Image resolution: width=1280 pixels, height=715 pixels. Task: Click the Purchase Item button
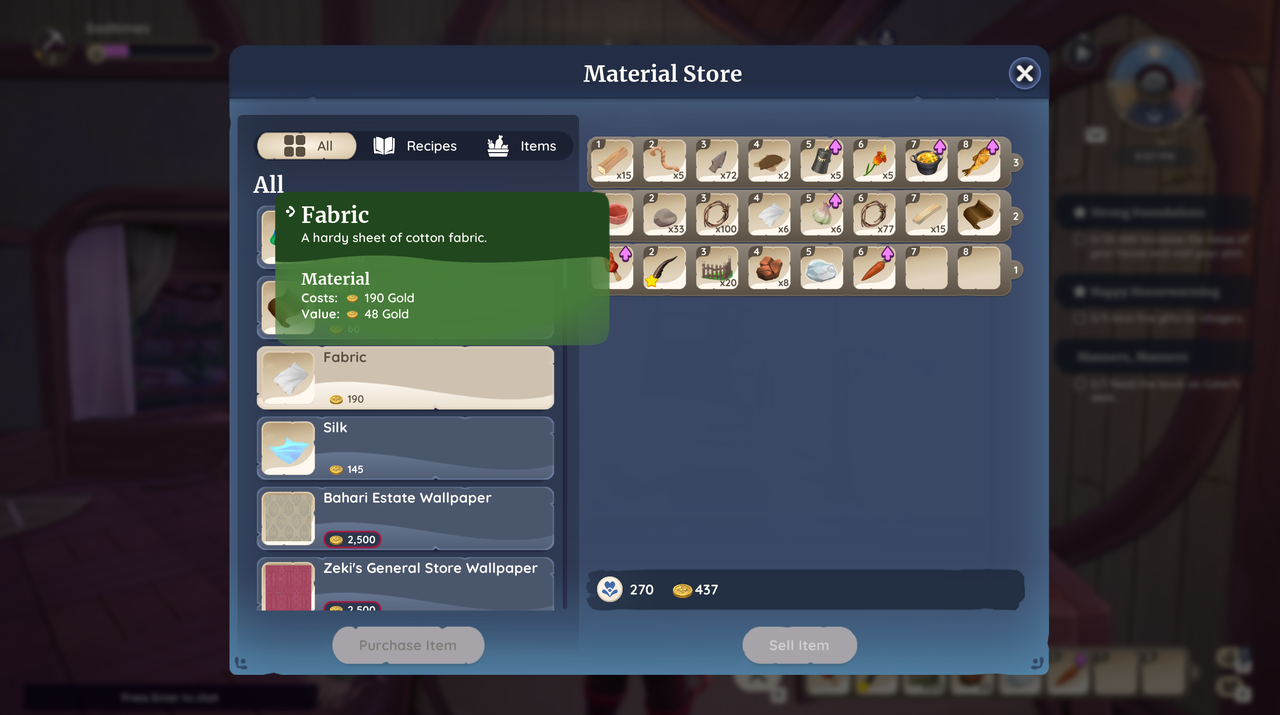click(408, 645)
